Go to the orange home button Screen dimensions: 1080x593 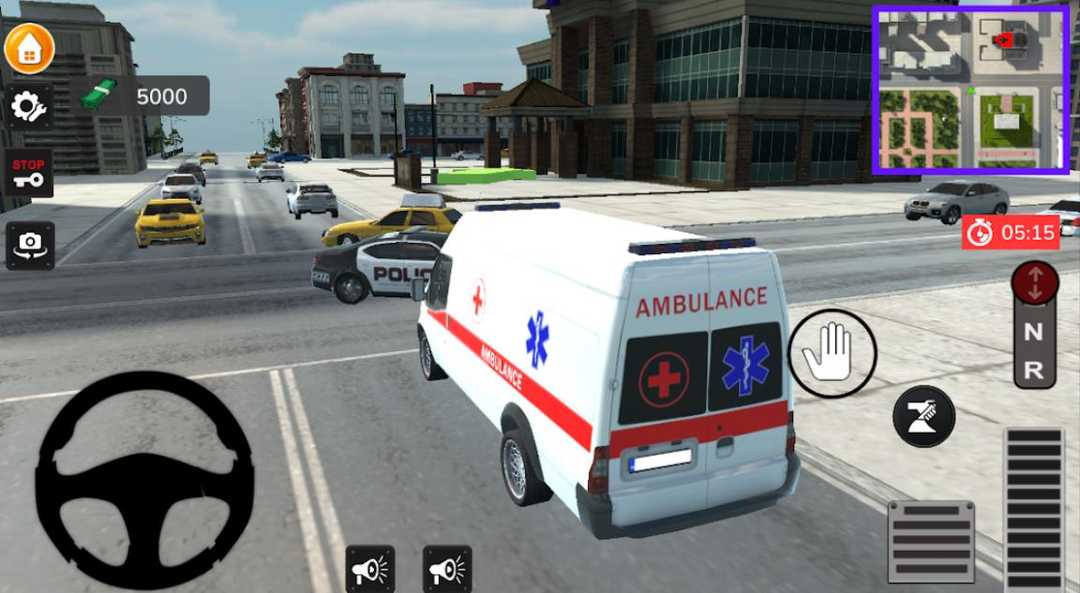click(29, 48)
